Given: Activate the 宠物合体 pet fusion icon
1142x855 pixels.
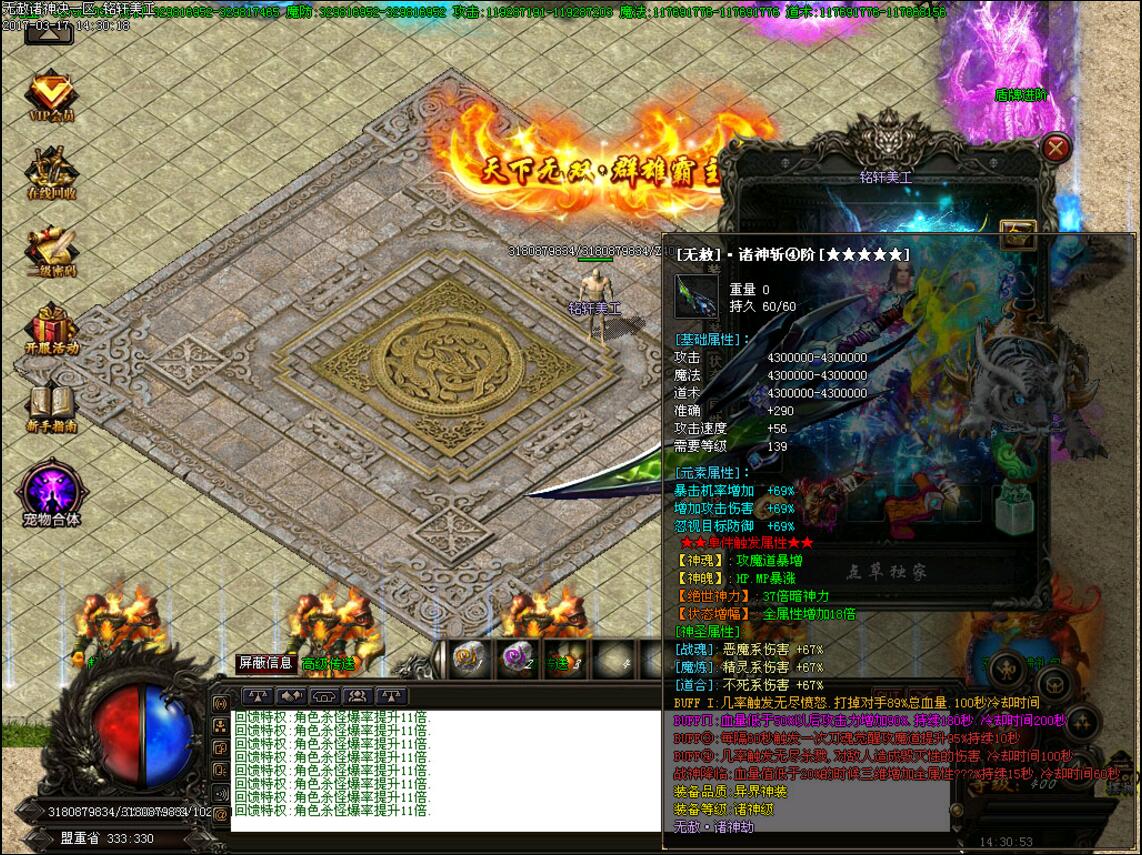Looking at the screenshot, I should 51,494.
